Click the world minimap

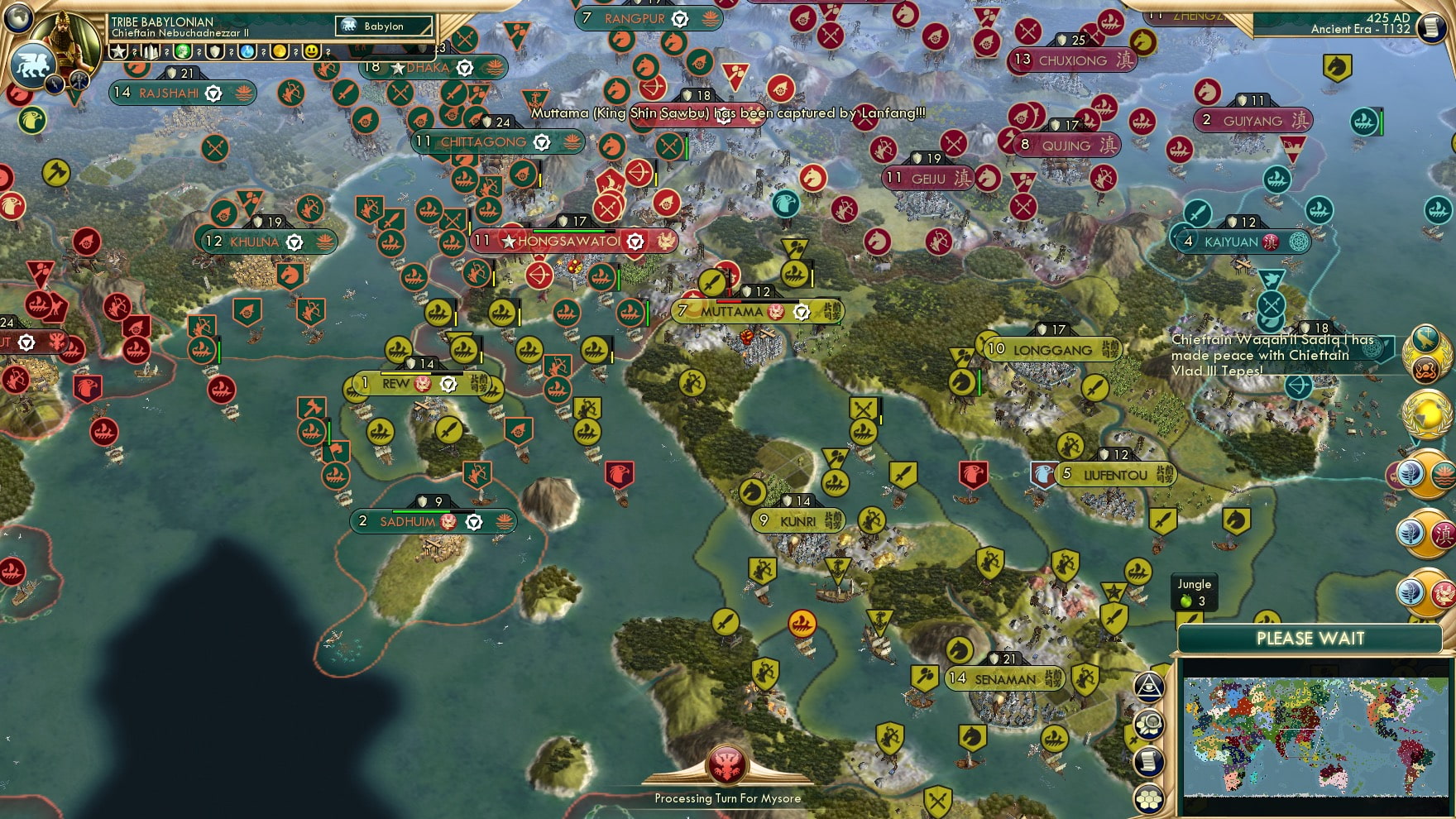pos(1315,735)
